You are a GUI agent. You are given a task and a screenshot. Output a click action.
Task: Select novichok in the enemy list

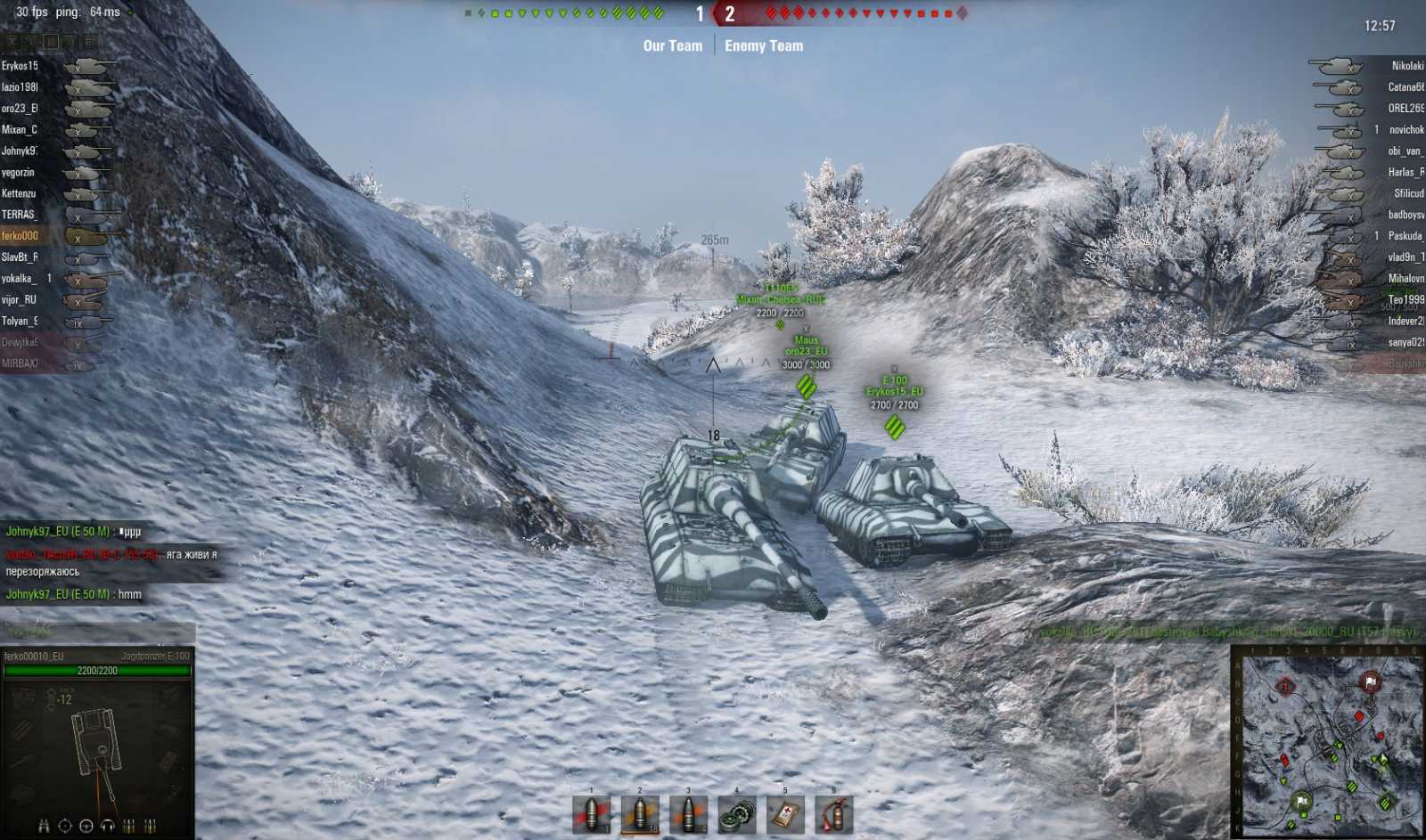pos(1406,130)
